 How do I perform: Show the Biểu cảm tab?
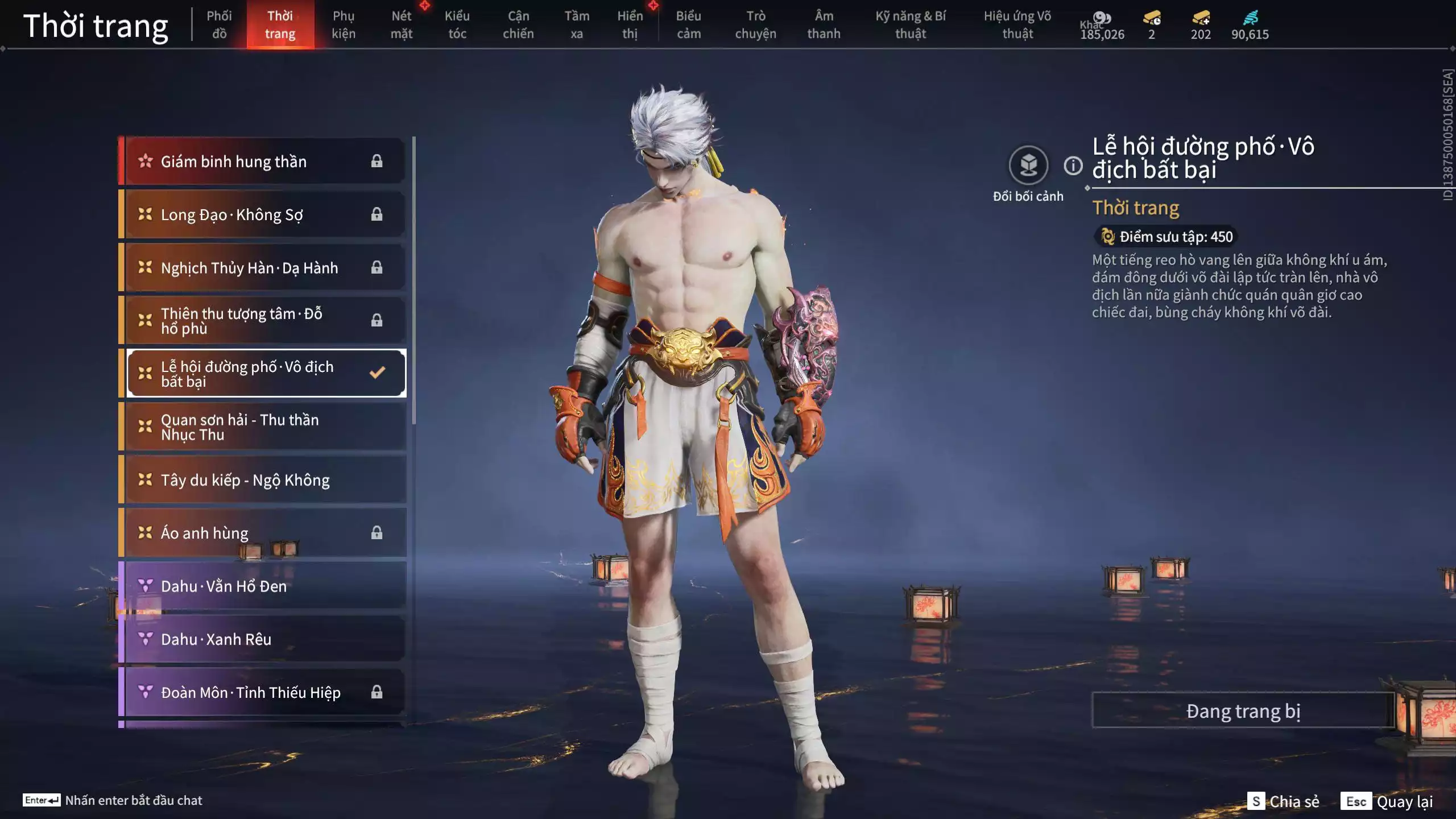pyautogui.click(x=689, y=24)
